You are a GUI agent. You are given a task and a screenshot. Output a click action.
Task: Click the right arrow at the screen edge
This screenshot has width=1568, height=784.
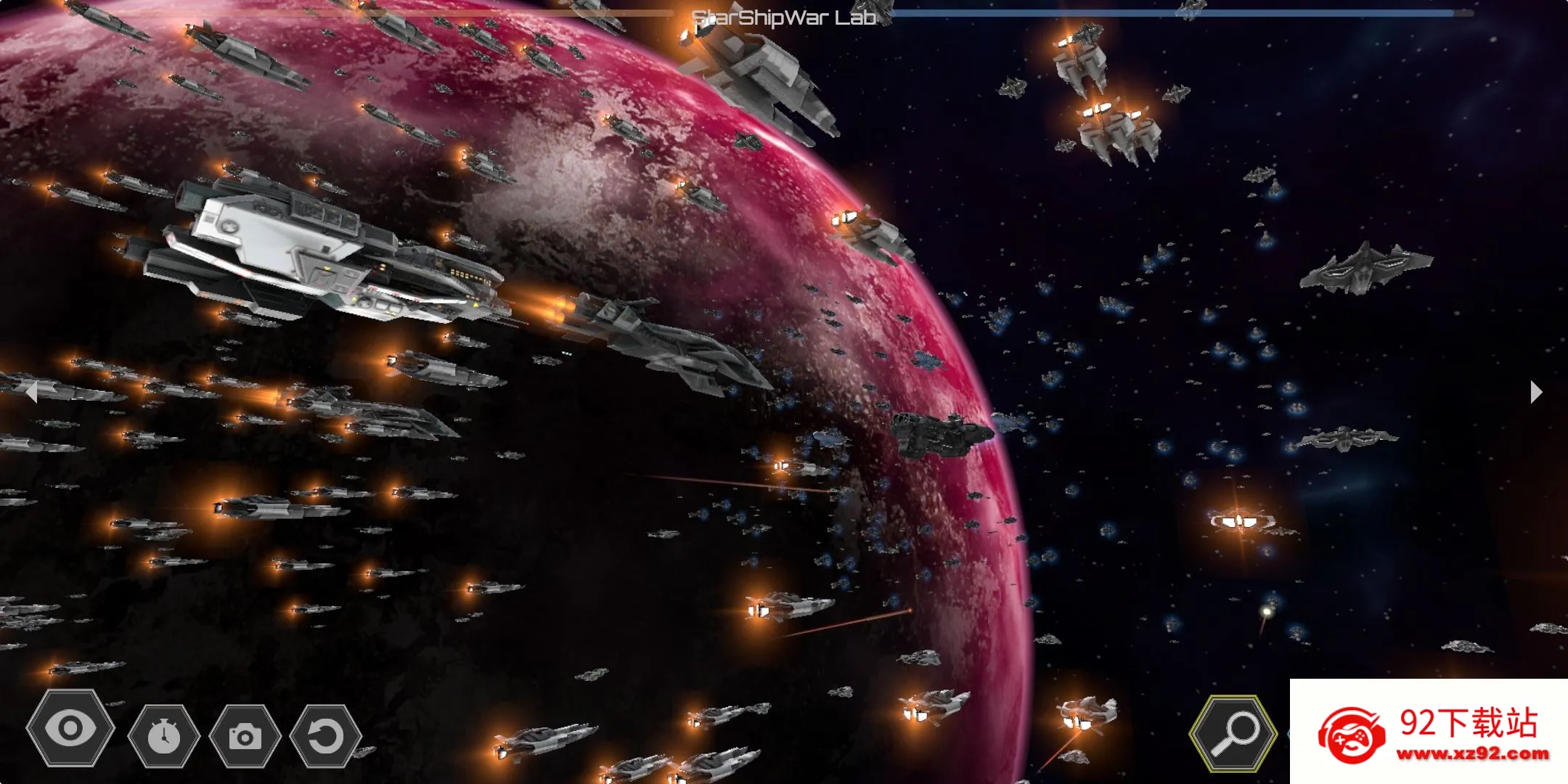pos(1535,392)
